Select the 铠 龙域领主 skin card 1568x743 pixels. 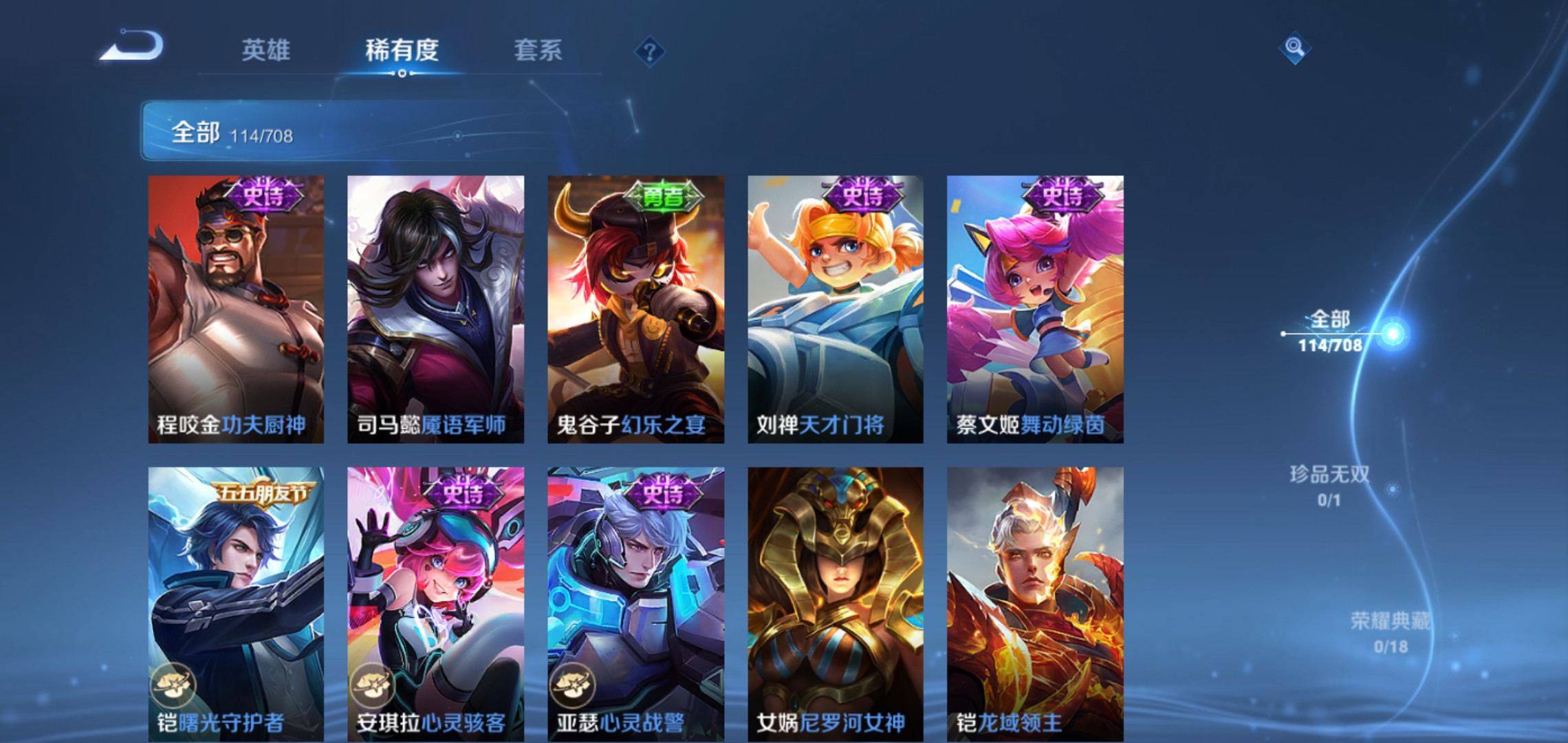(x=1035, y=604)
